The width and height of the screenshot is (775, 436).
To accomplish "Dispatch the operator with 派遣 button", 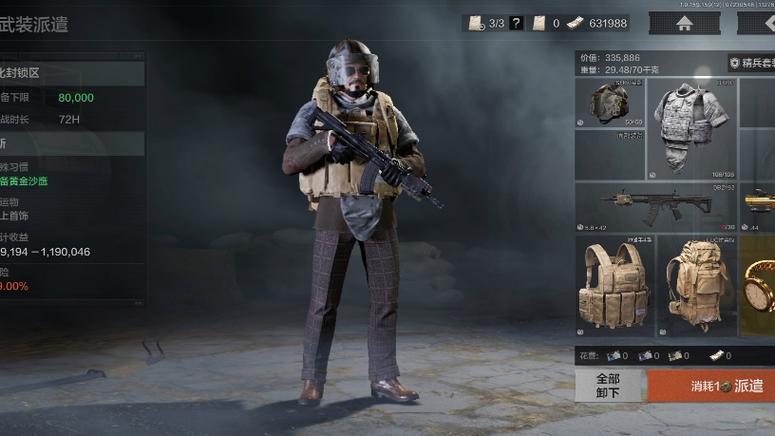I will 712,385.
